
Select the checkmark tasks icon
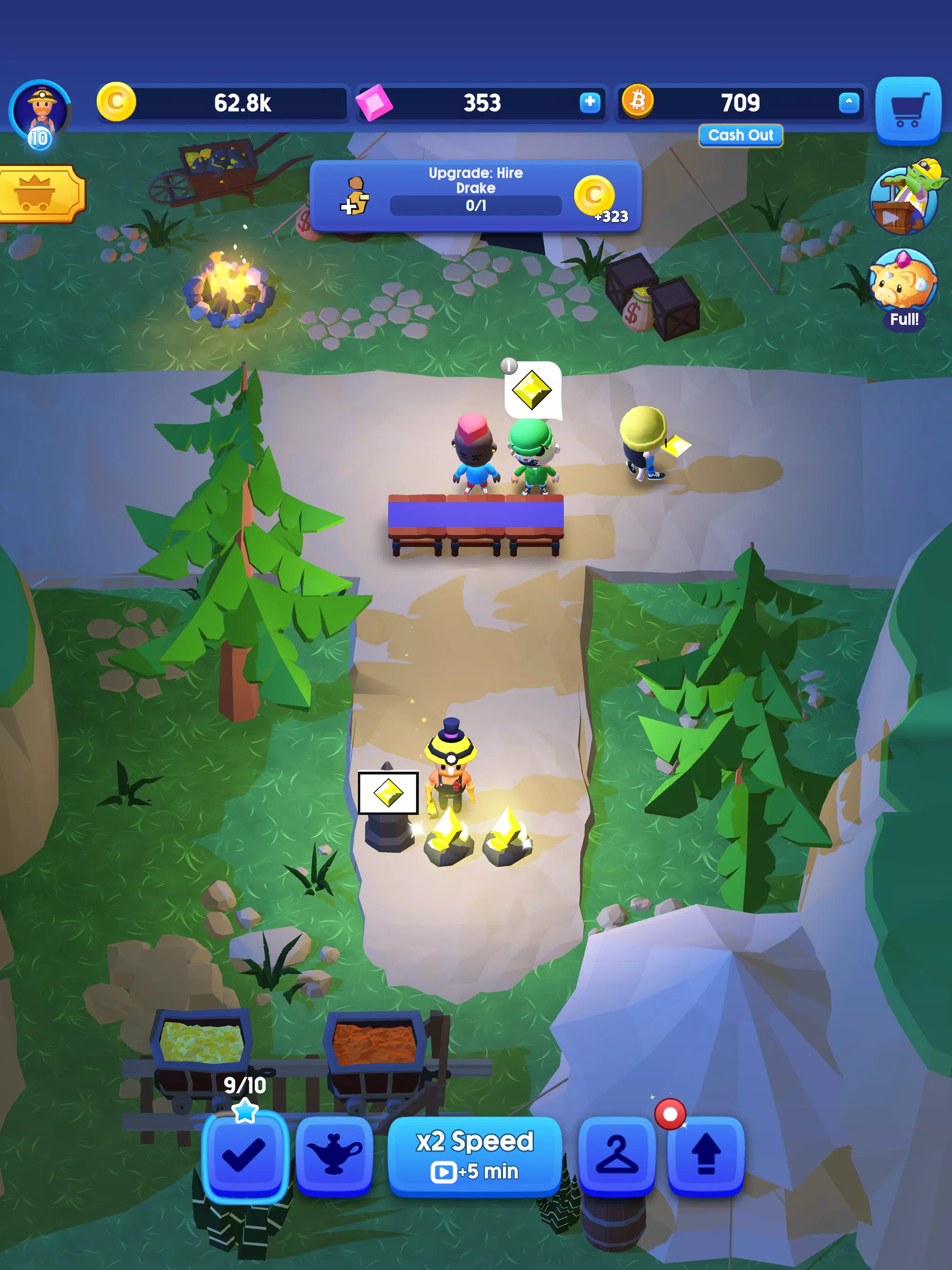click(244, 1154)
